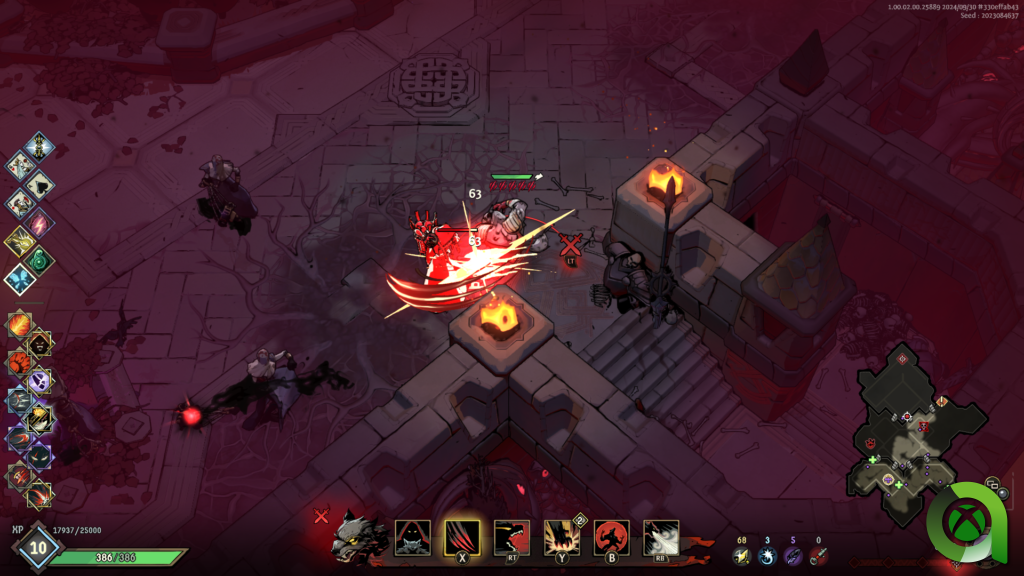Use the red claw slash attack
Viewport: 1024px width, 576px height.
[462, 538]
